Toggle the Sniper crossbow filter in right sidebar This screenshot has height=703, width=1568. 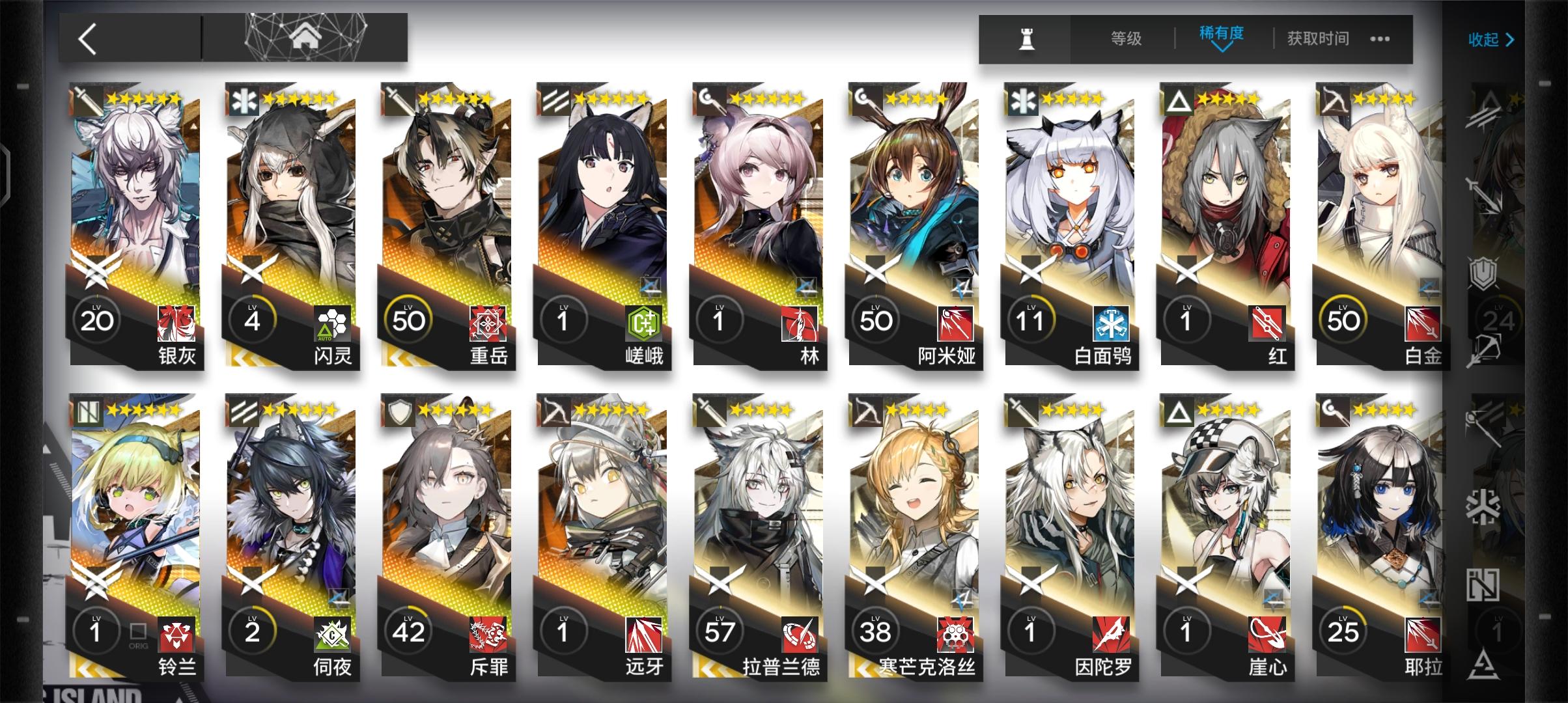click(x=1483, y=350)
